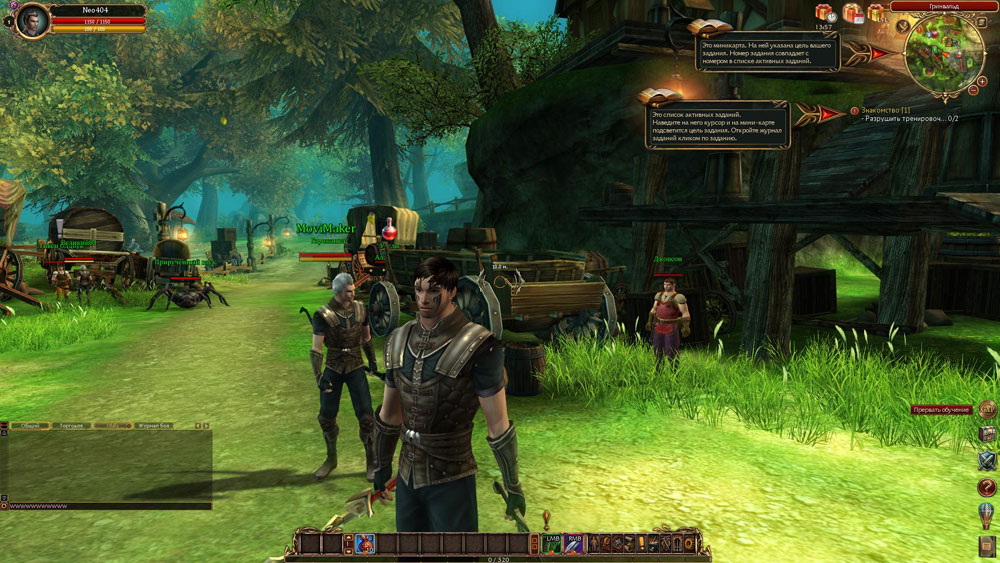
Task: Open the gift box with calendar icon
Action: point(852,13)
